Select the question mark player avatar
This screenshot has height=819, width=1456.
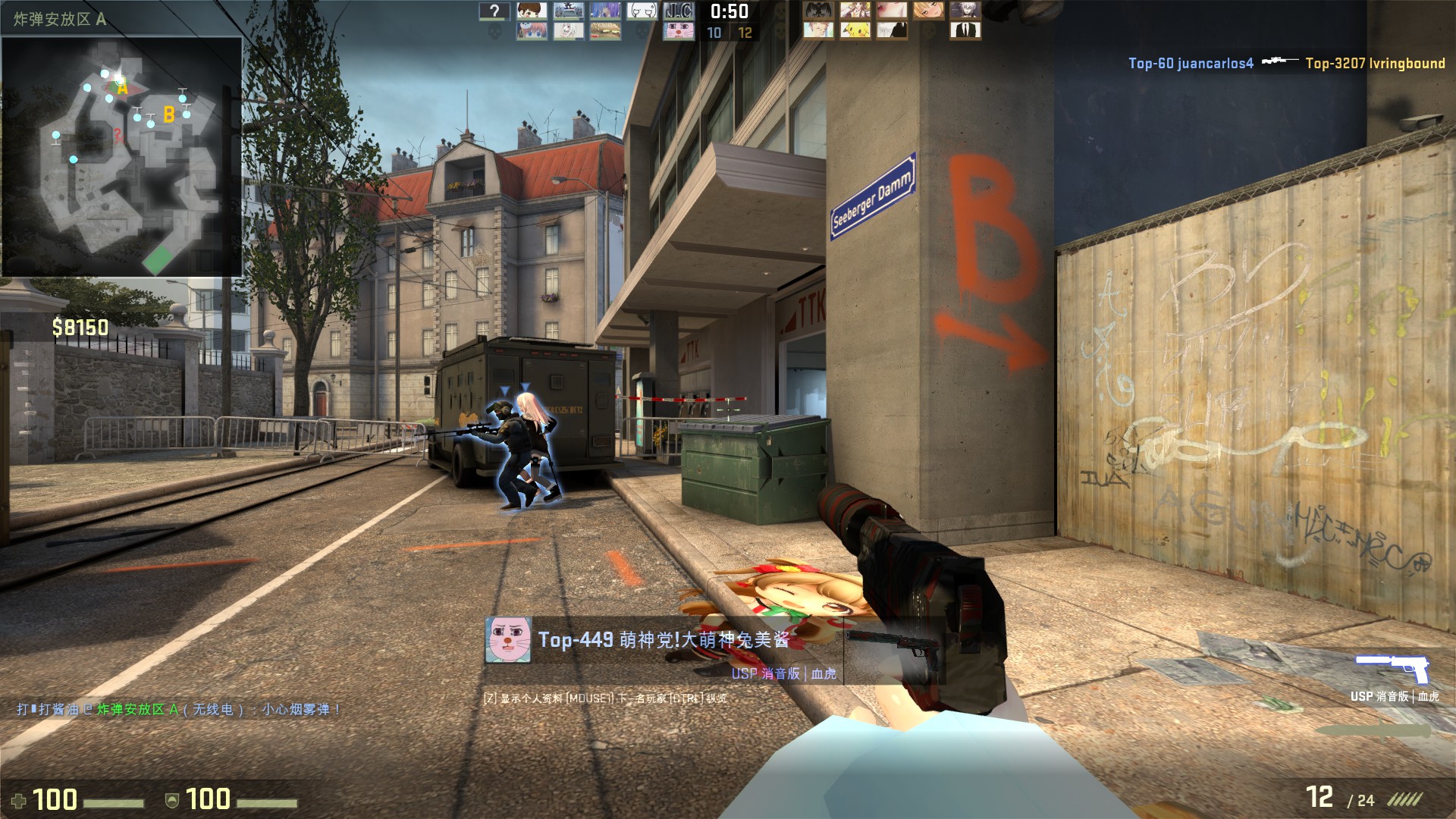click(x=494, y=11)
